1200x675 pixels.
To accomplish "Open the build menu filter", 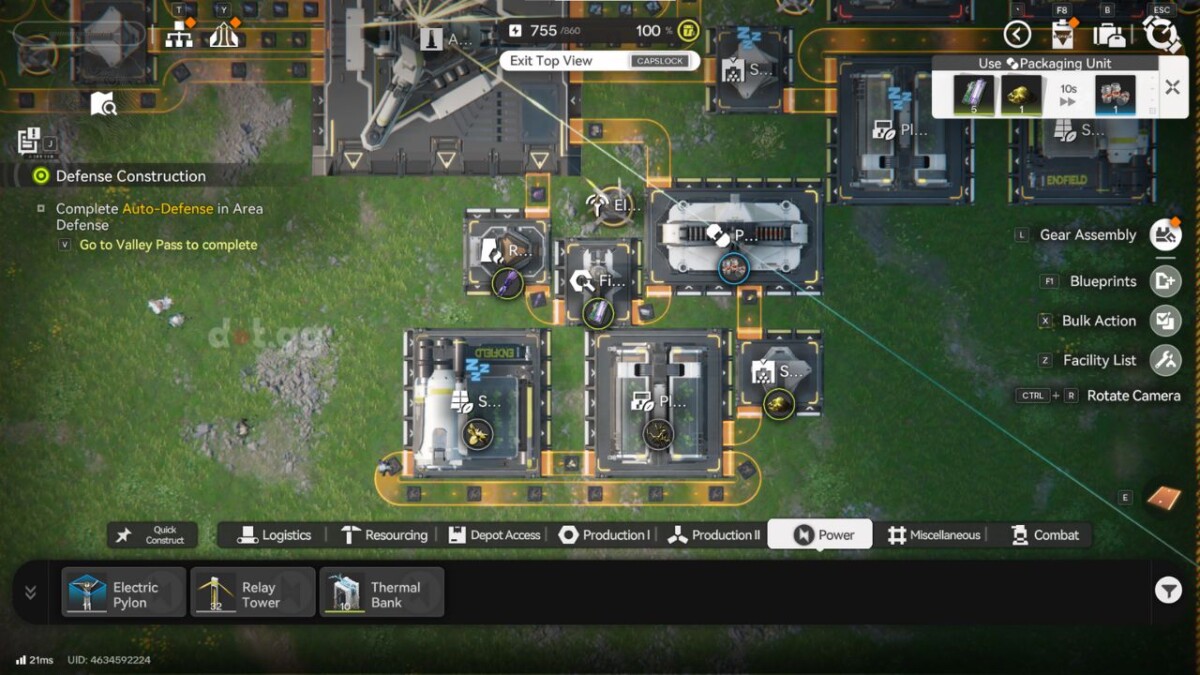I will pos(1168,591).
